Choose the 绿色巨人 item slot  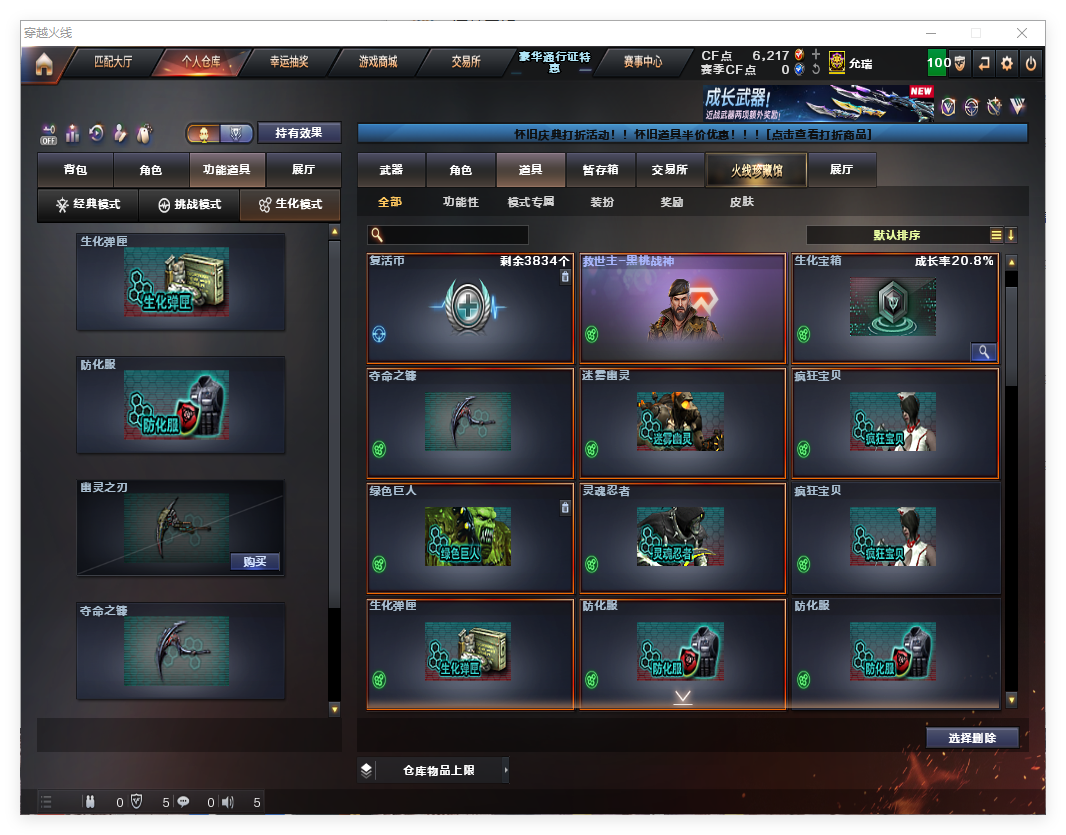[x=470, y=538]
